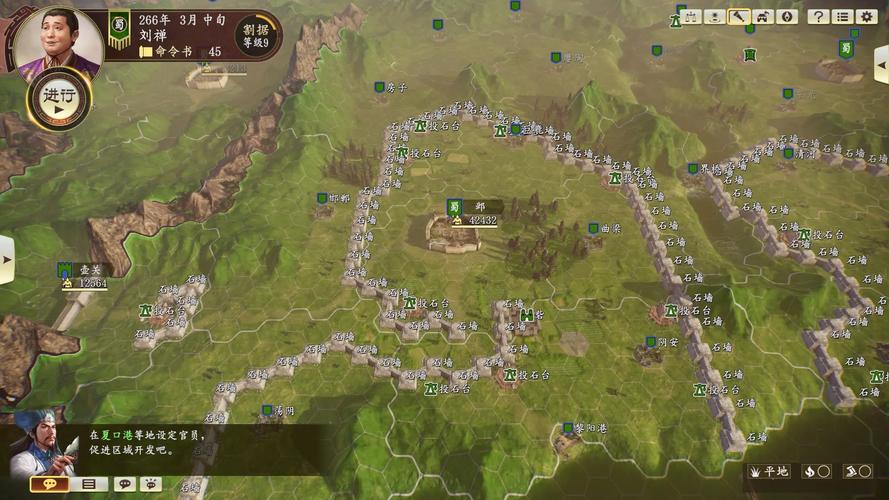889x500 pixels.
Task: Open the compass toolbar icon
Action: point(787,17)
